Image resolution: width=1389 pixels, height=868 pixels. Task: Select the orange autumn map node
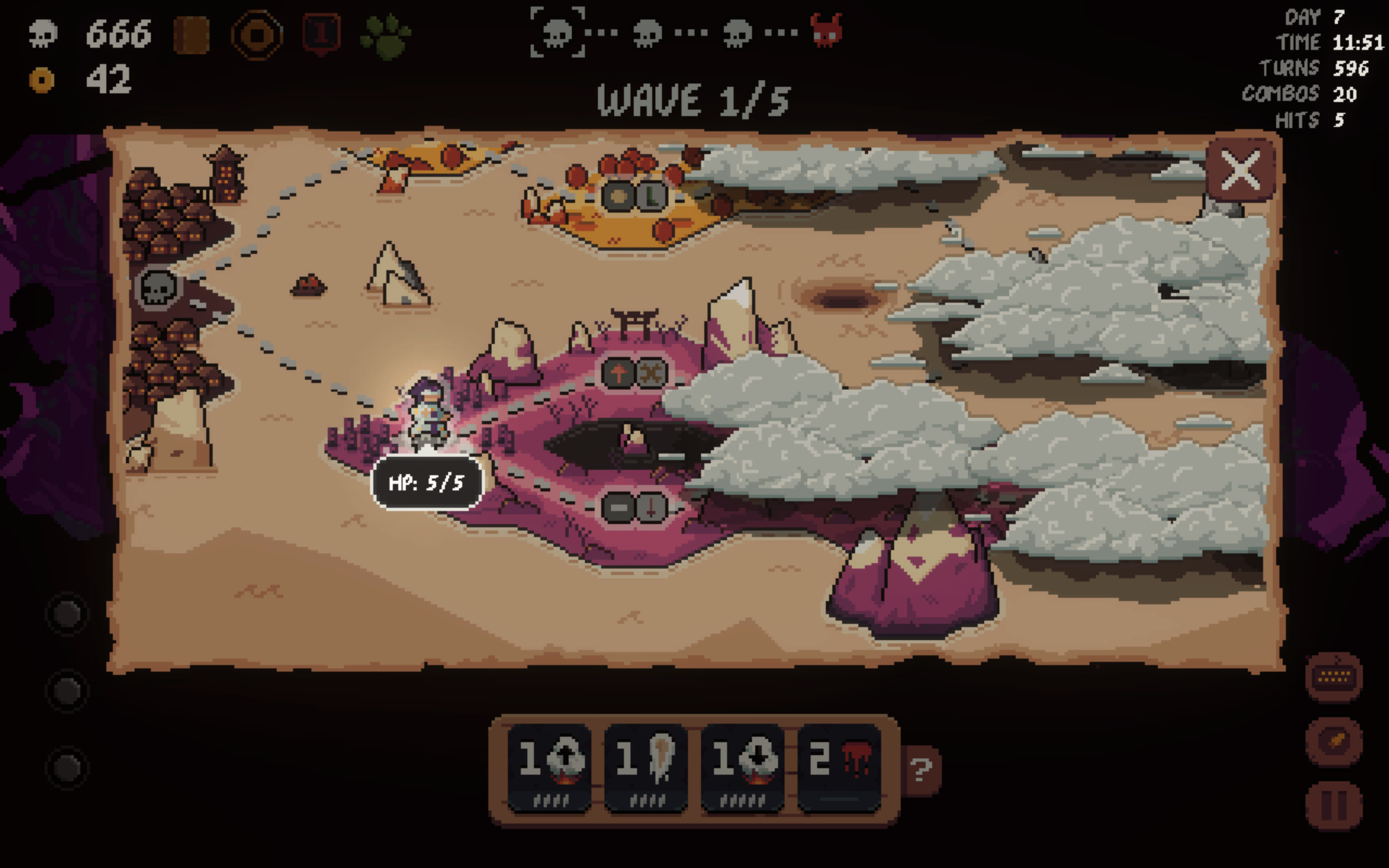coord(634,197)
